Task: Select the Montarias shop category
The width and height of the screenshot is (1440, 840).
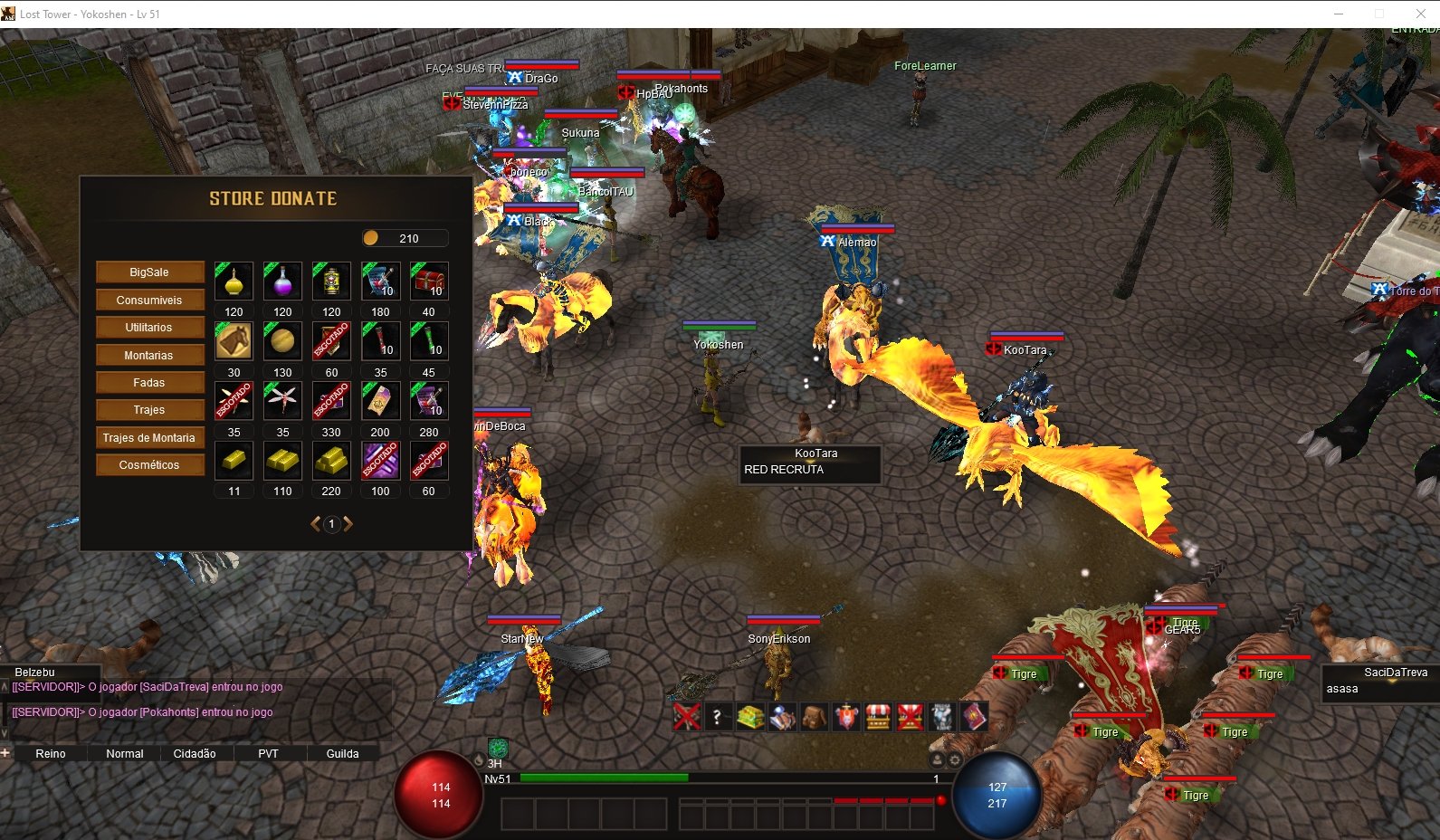Action: [149, 356]
